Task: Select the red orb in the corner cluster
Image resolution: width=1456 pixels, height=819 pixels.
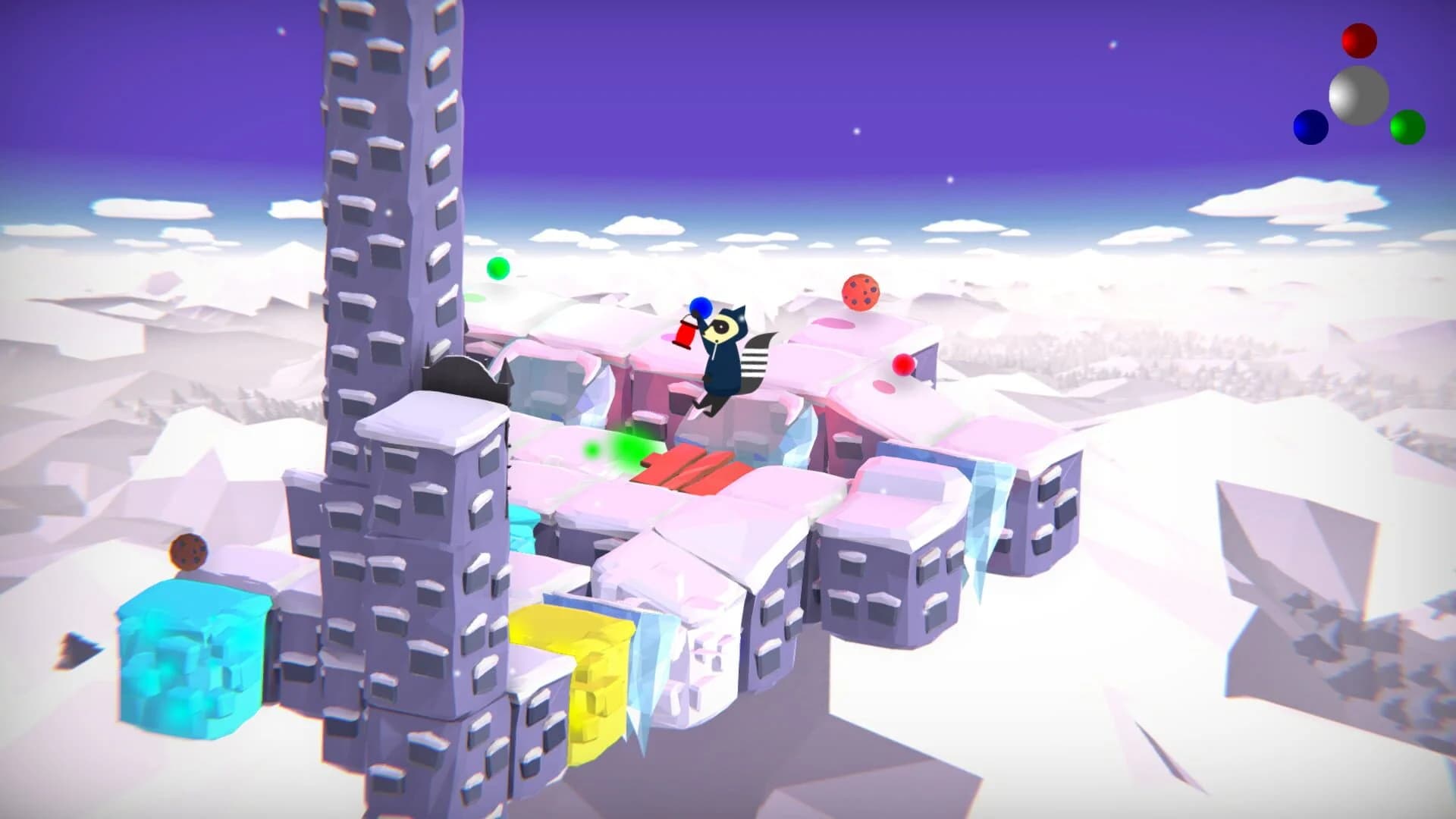Action: (x=1359, y=39)
